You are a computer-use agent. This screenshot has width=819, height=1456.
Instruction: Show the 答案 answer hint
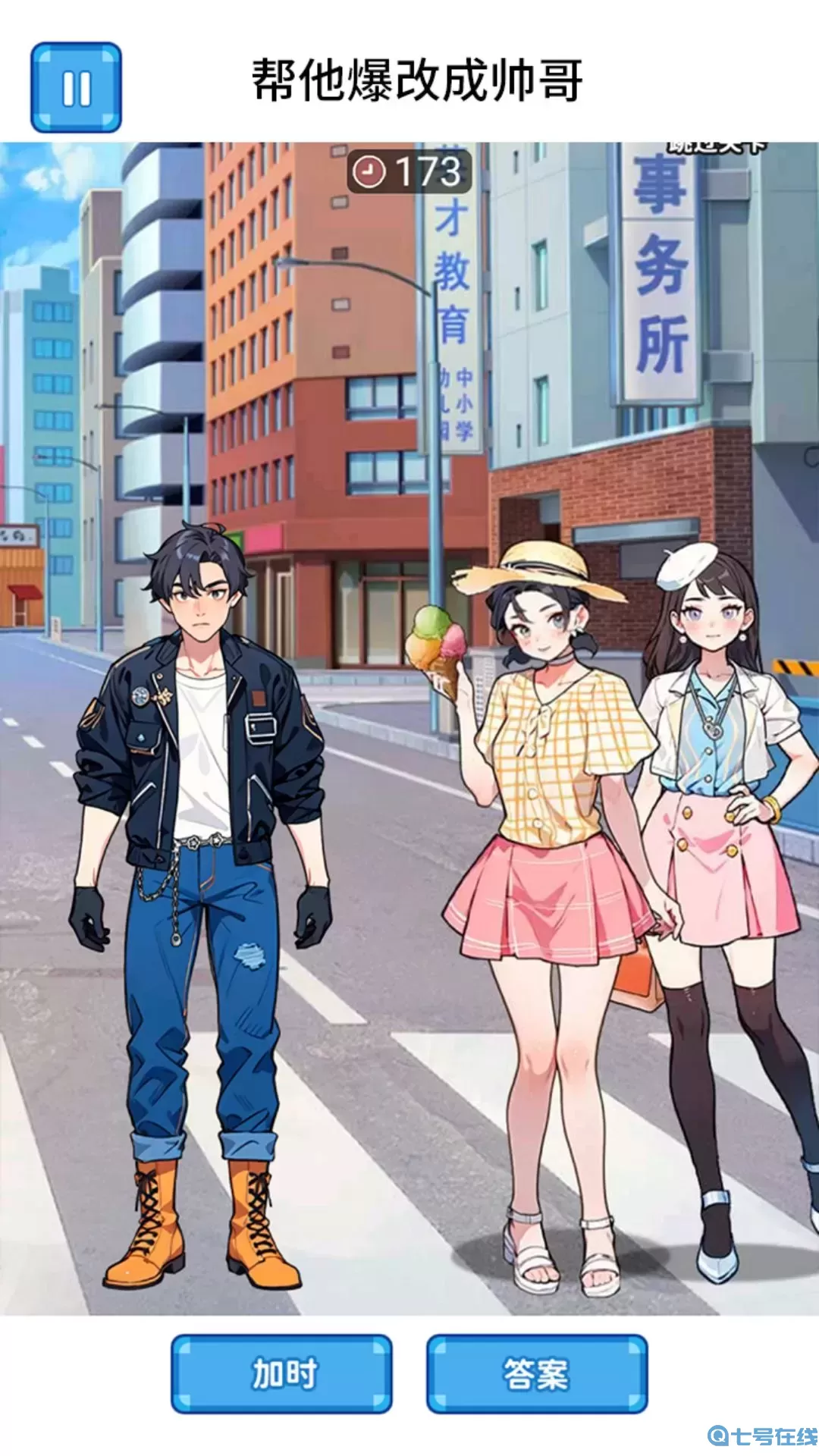click(536, 1373)
